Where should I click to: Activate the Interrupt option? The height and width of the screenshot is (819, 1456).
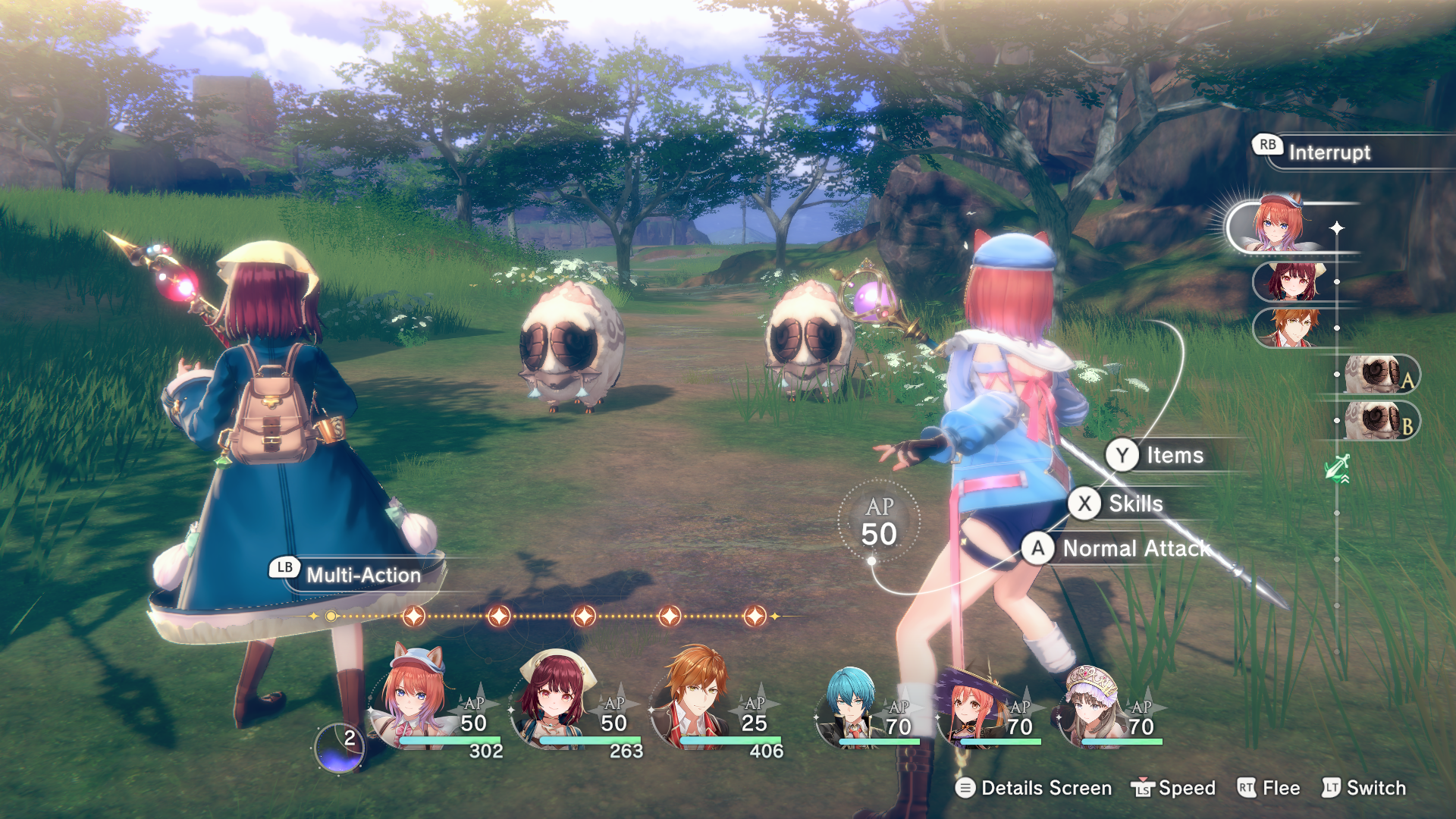[x=1329, y=152]
